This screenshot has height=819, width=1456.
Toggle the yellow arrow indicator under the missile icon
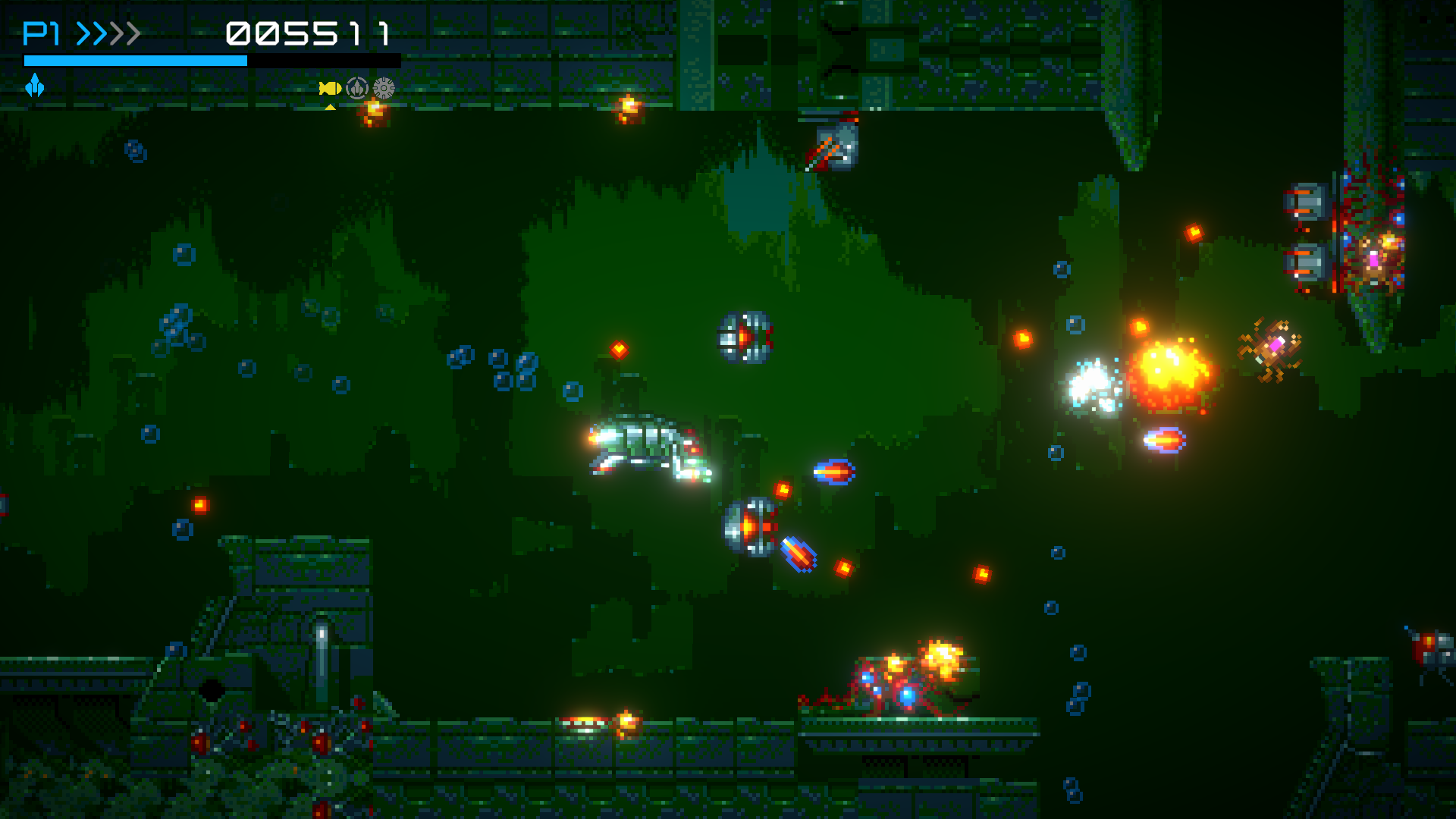[331, 107]
